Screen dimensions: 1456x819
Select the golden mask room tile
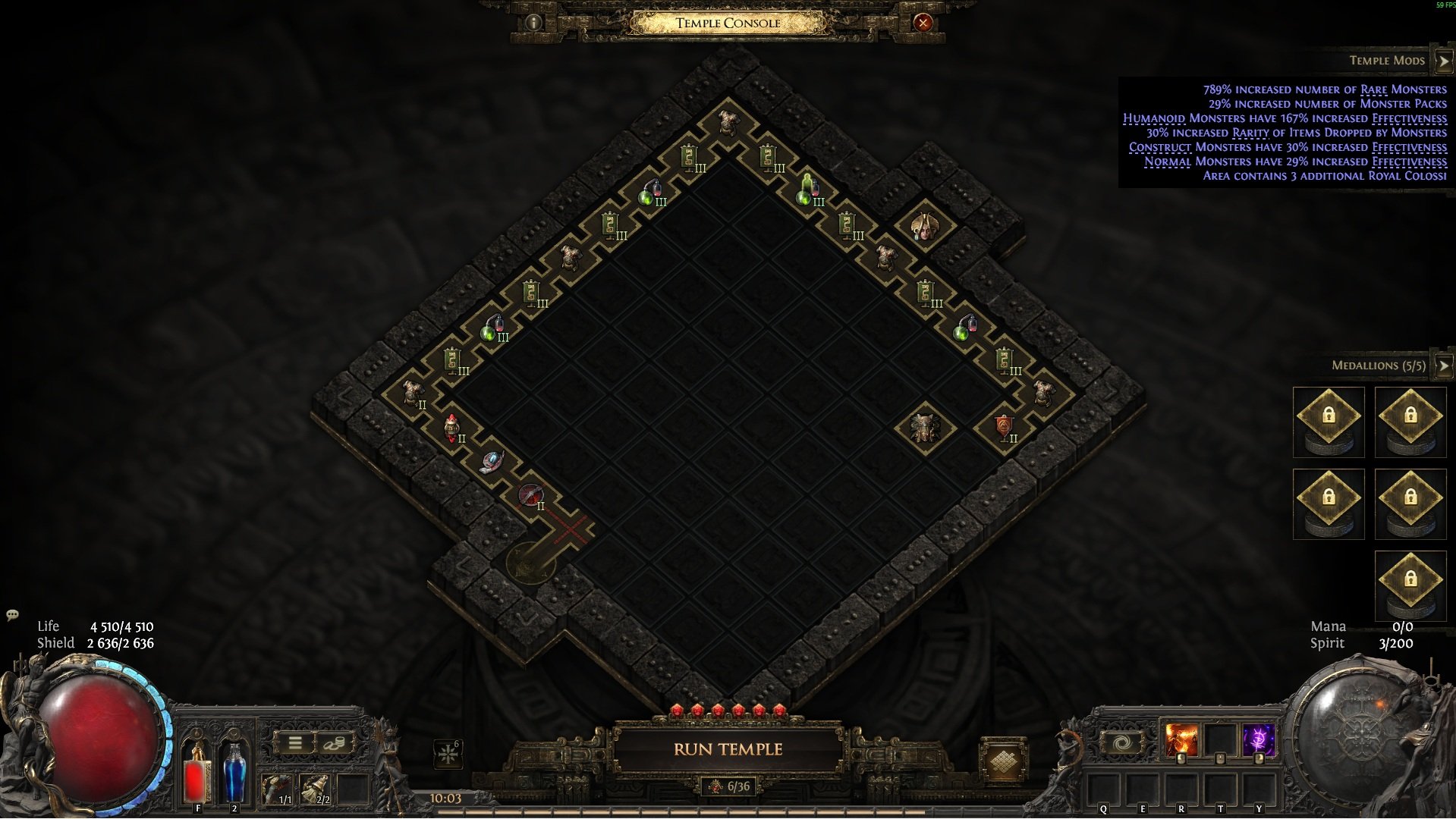coord(924,227)
